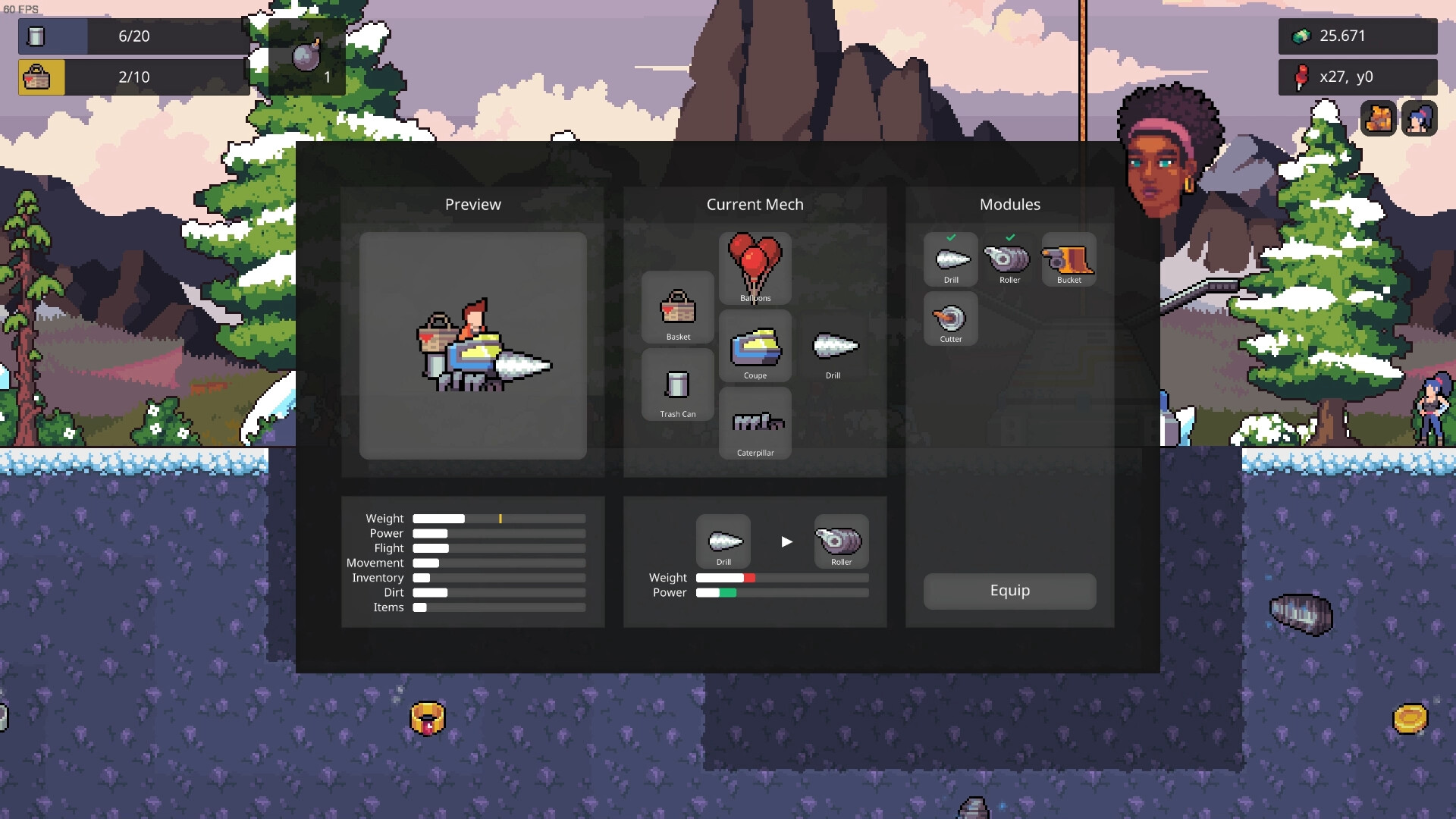The height and width of the screenshot is (819, 1456).
Task: Open the bomb item counter in the HUD
Action: [306, 56]
